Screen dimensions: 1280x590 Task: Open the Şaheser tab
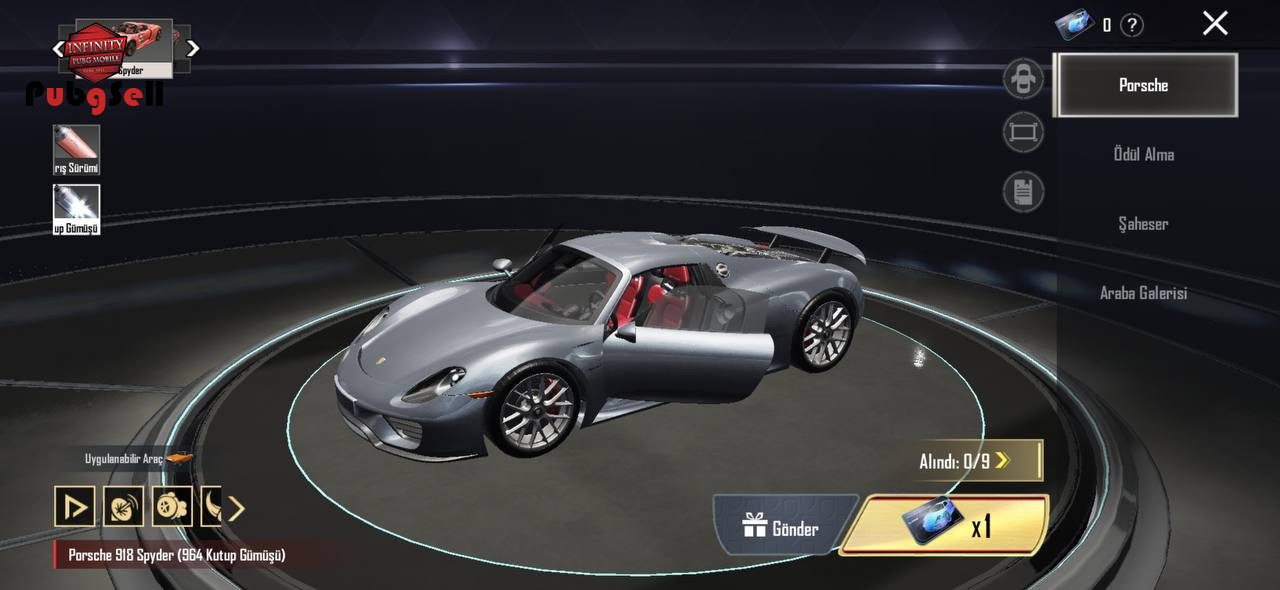(1143, 224)
